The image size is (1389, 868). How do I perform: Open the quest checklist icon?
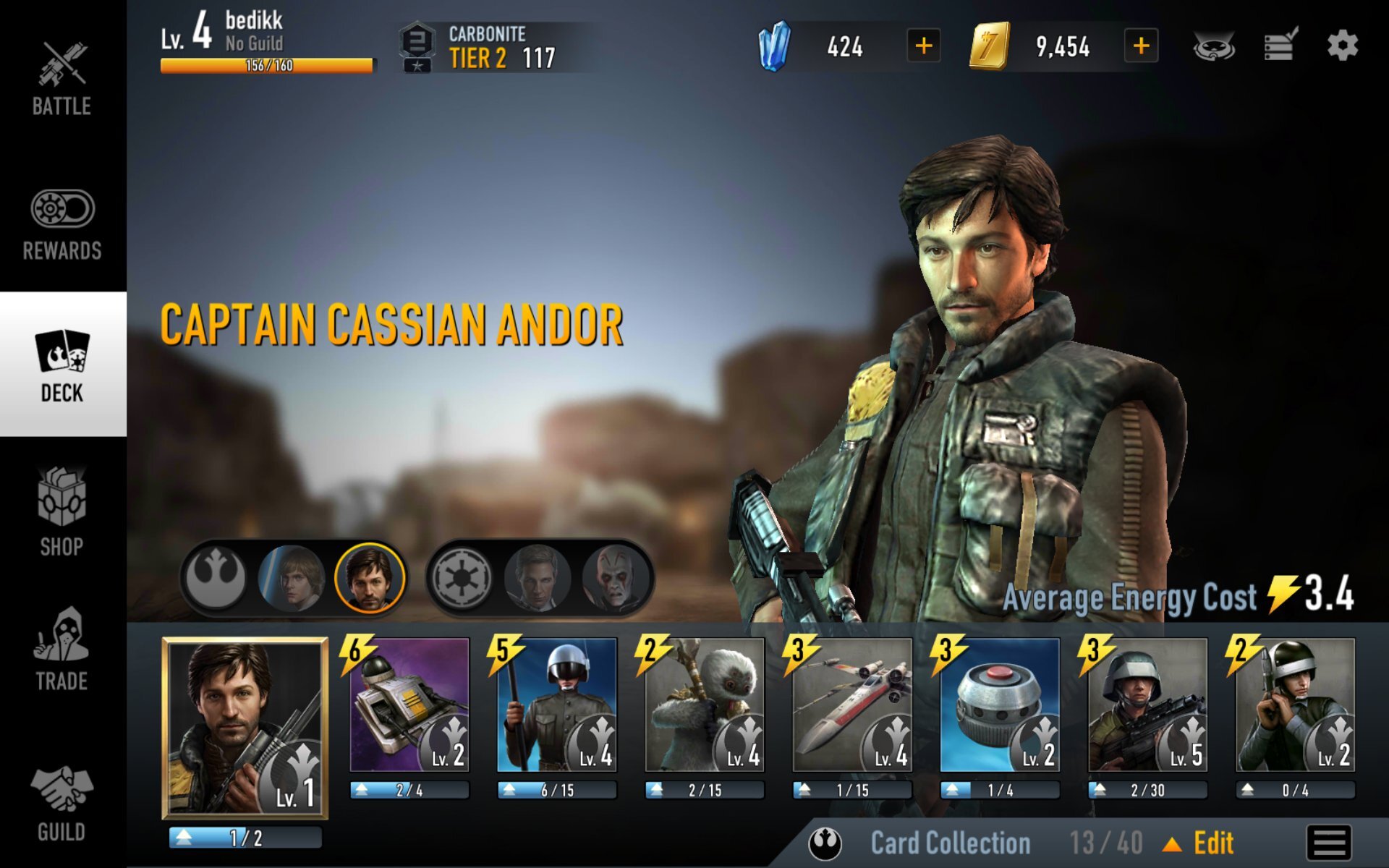[x=1280, y=45]
